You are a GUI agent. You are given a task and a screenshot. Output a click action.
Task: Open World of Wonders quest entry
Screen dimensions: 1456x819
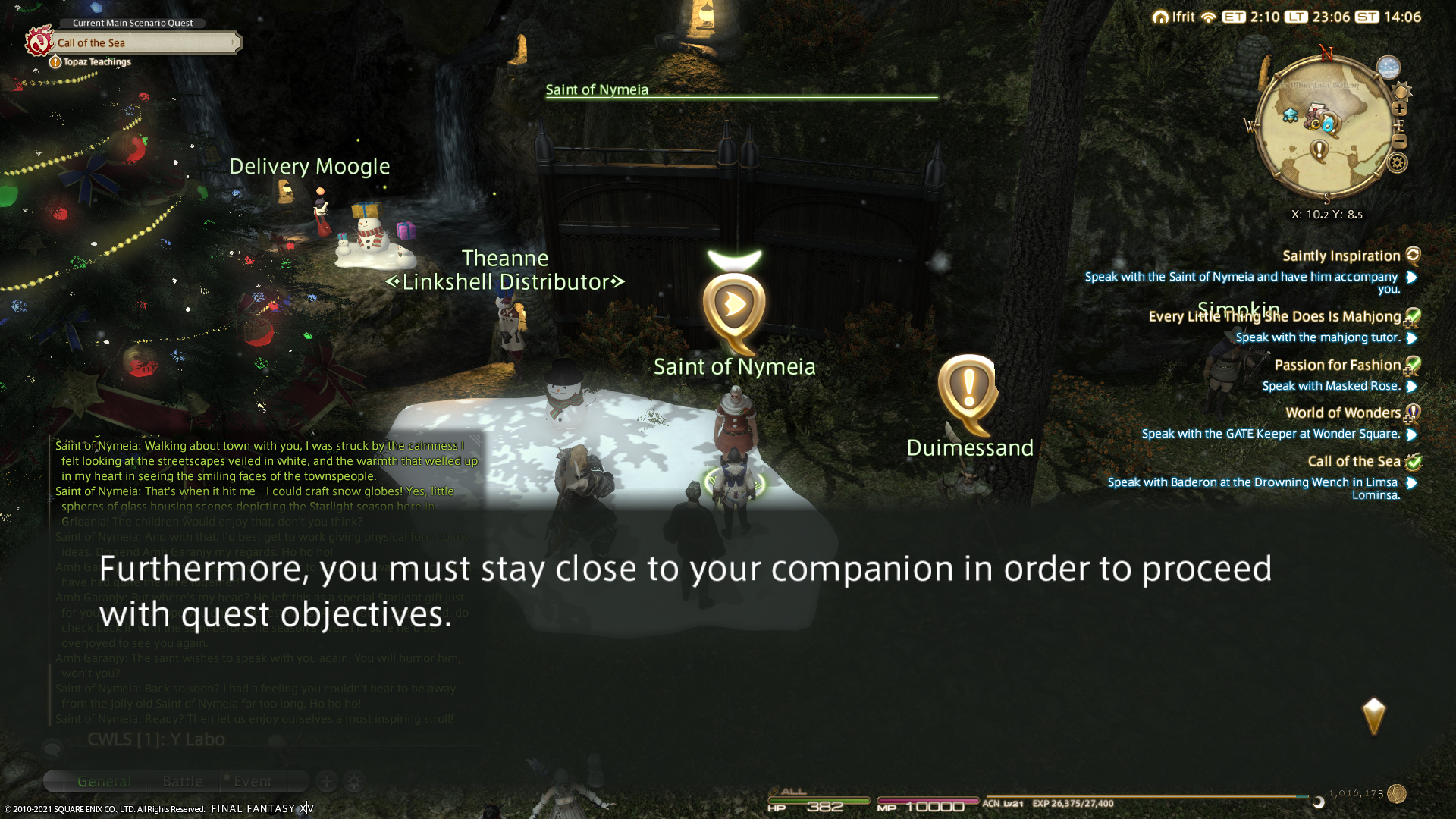click(1342, 413)
